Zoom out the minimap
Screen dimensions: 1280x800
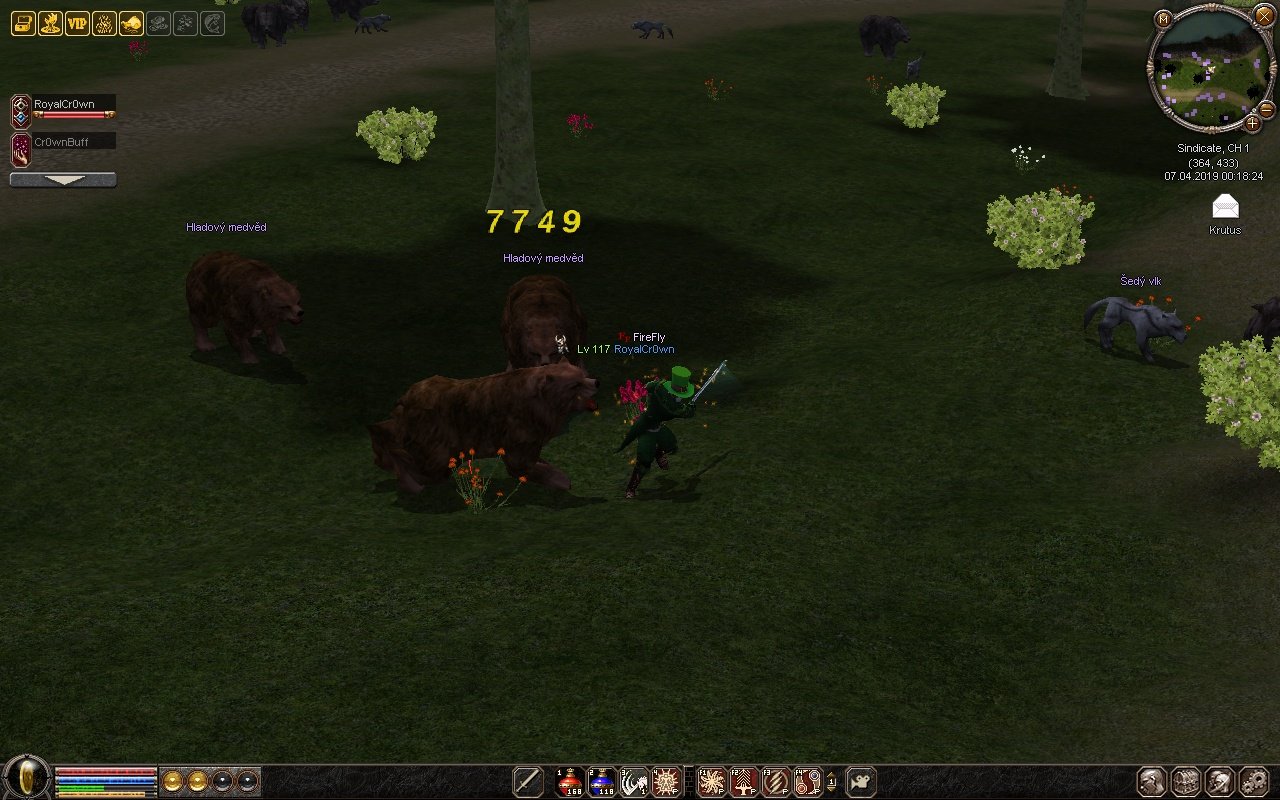tap(1266, 109)
